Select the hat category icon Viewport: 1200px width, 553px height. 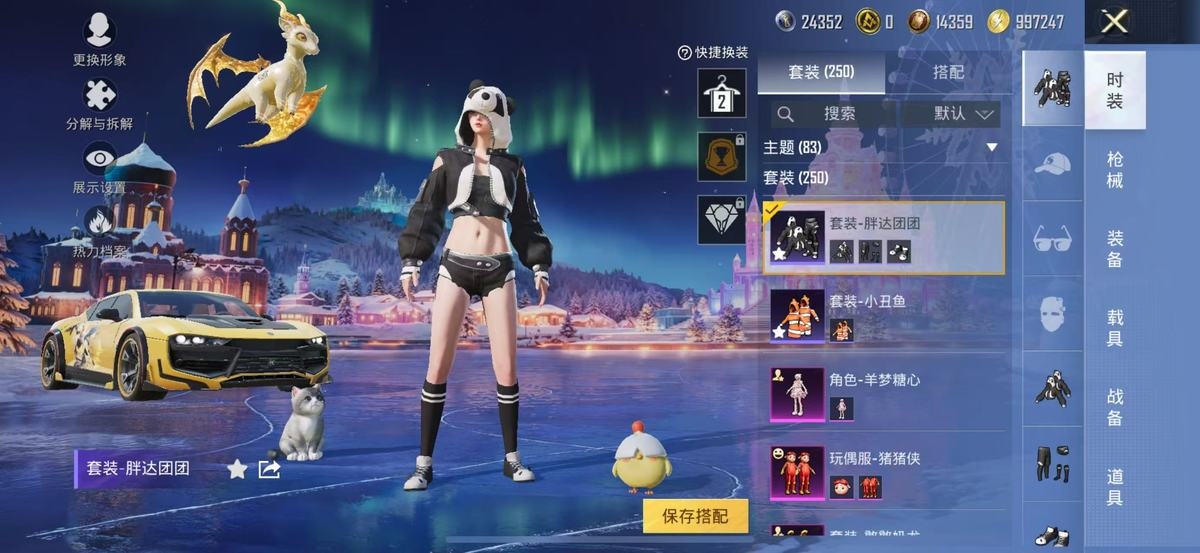click(x=1052, y=163)
